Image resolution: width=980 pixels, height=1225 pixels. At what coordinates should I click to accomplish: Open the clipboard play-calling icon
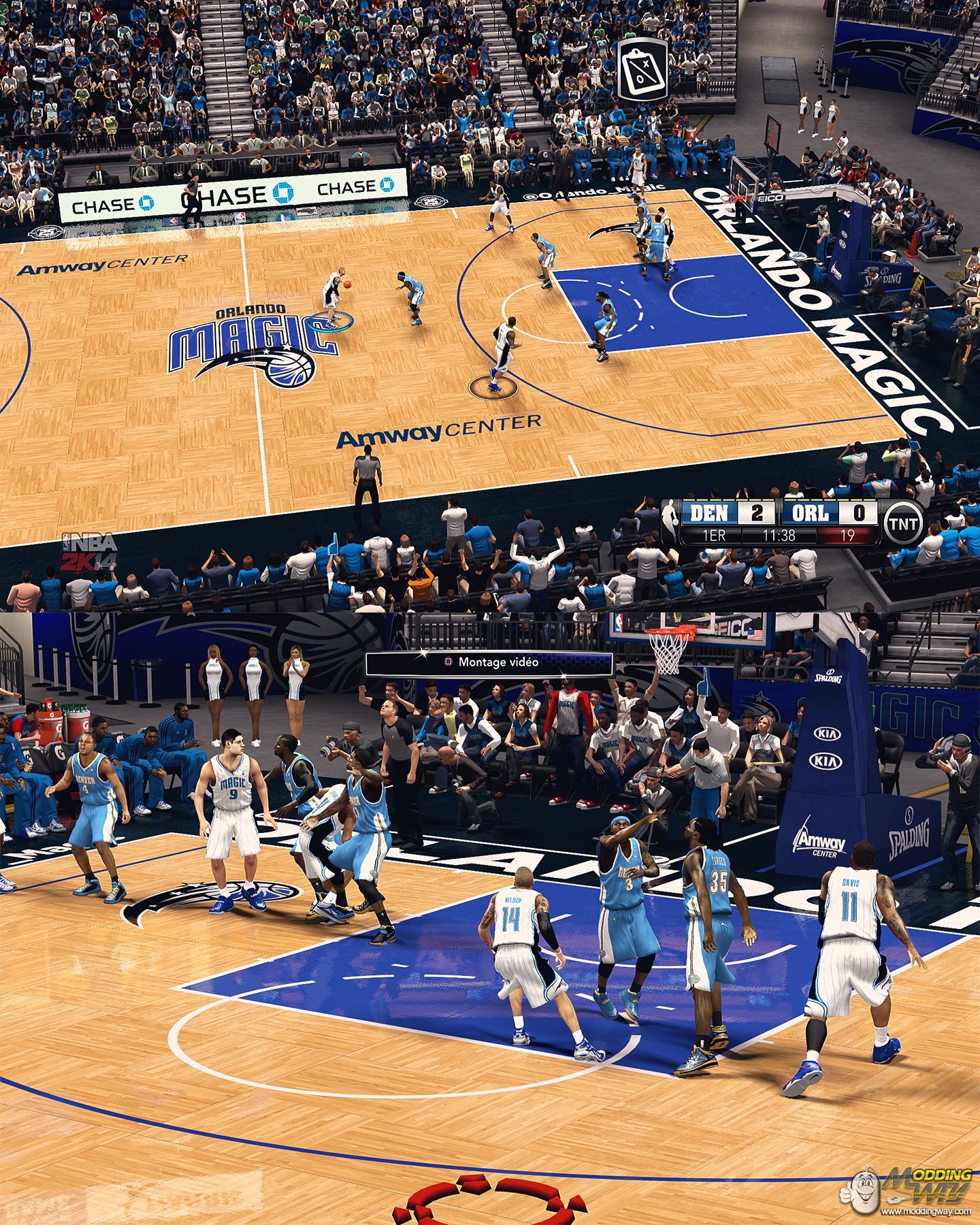(641, 69)
